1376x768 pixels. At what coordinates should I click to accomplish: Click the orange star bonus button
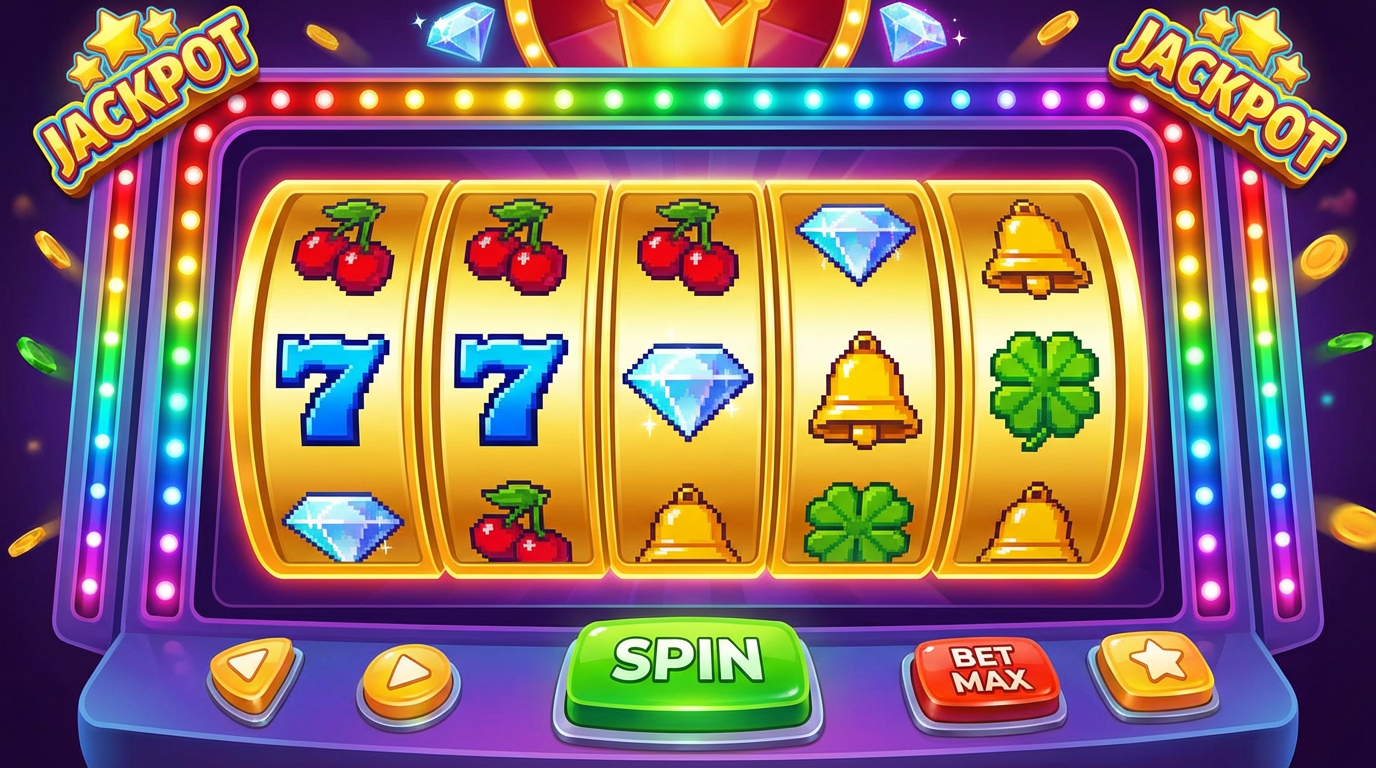(x=1158, y=662)
